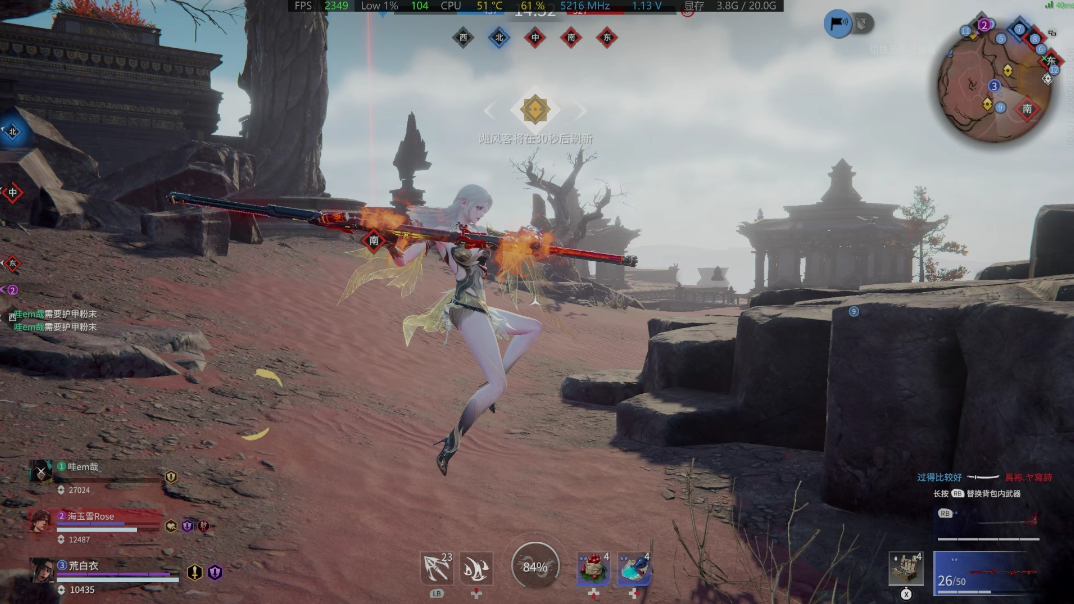Use the blue armor powder item

coord(634,569)
